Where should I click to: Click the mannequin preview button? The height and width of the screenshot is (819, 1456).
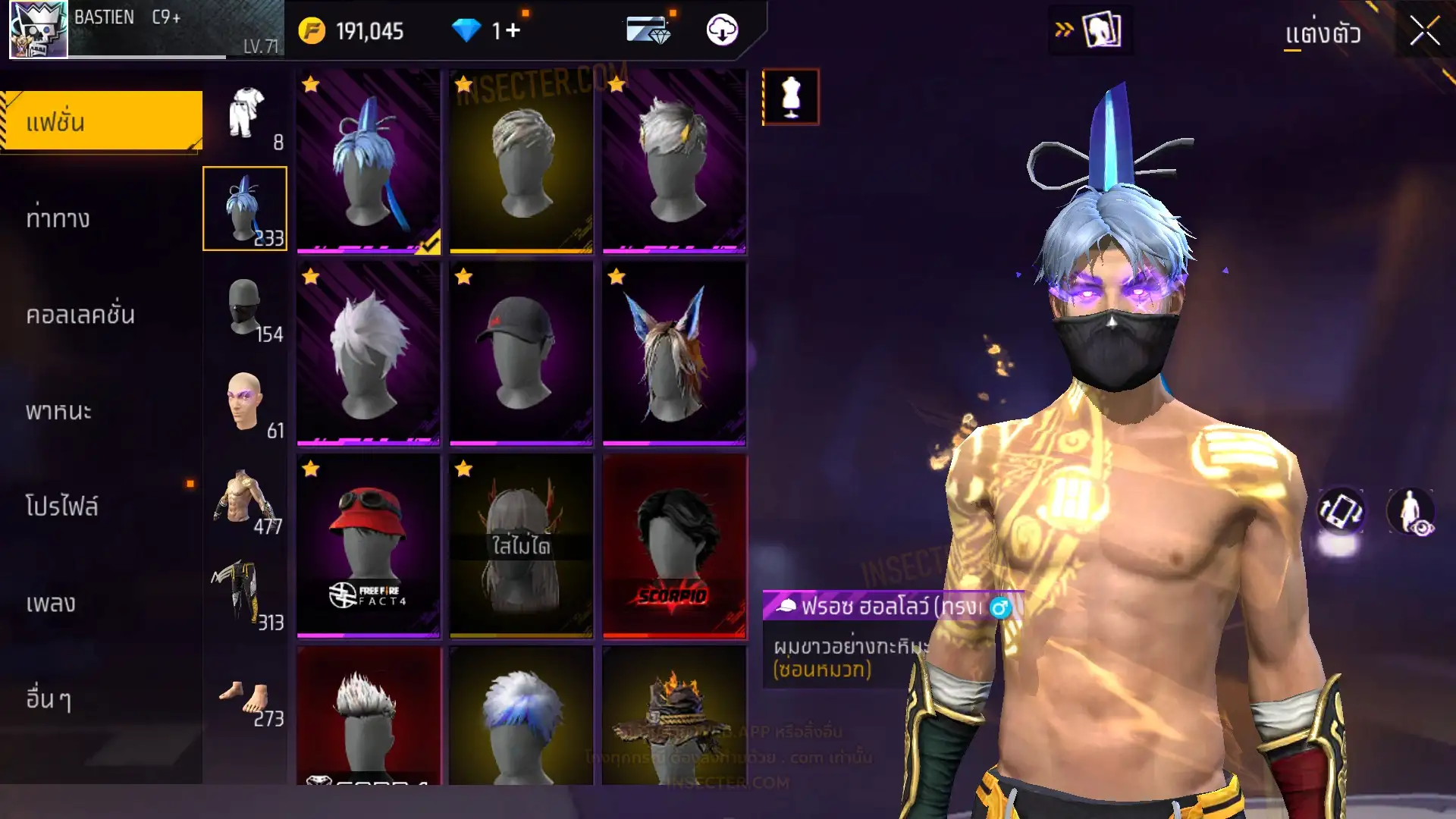coord(790,97)
